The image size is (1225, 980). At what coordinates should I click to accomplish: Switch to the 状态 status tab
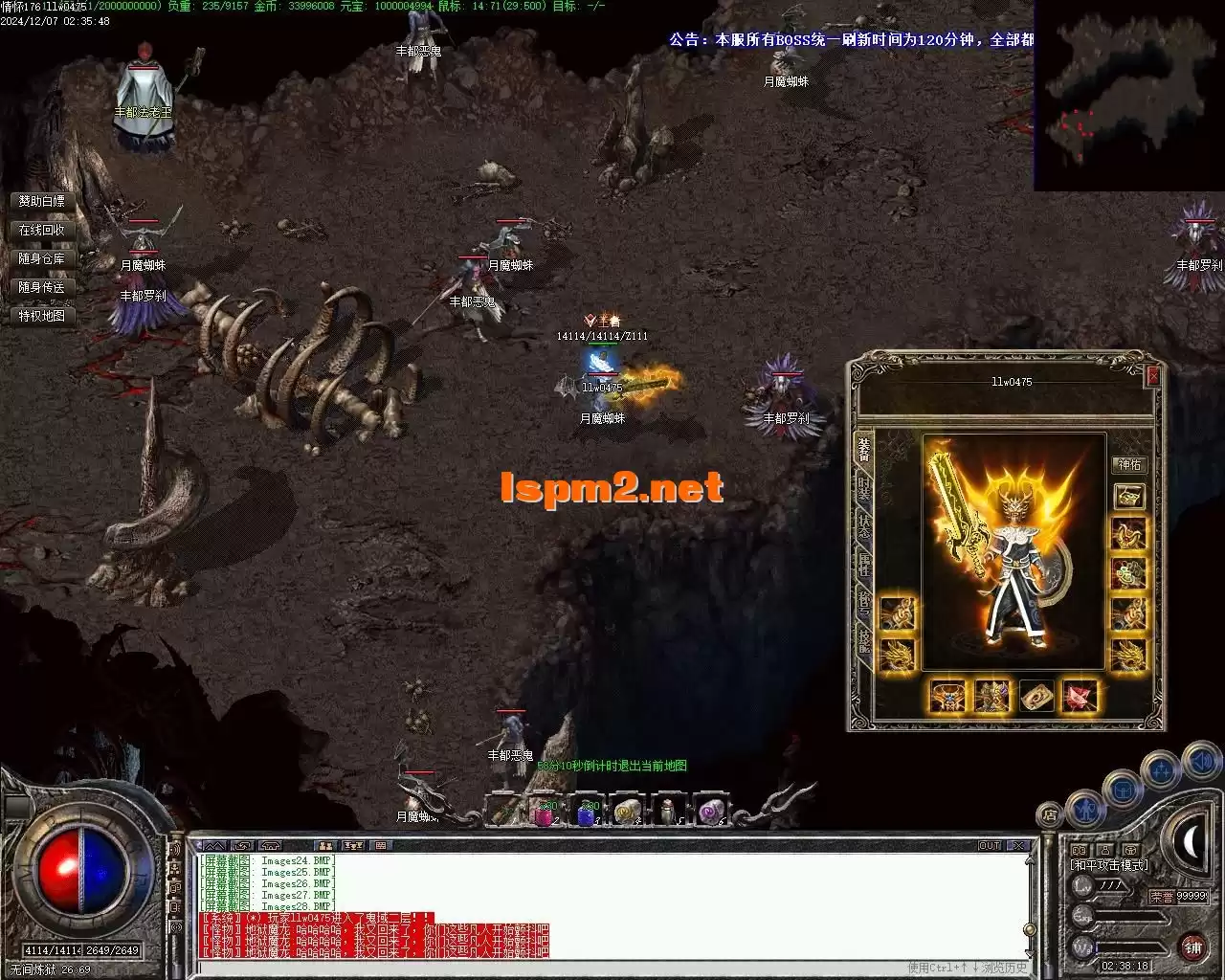tap(864, 525)
